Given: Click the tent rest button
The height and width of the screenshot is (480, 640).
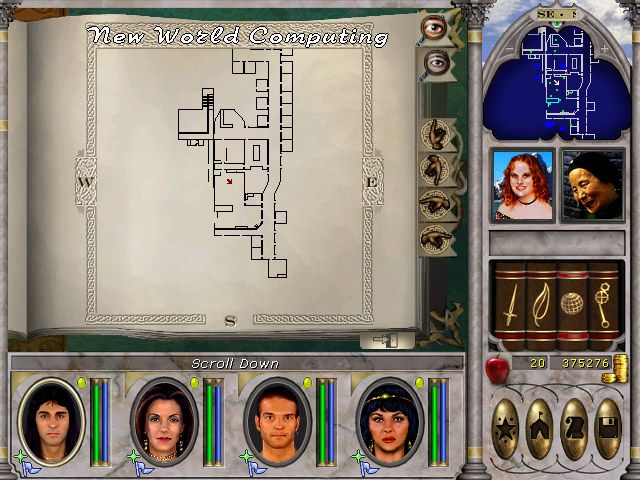Looking at the screenshot, I should pos(541,417).
